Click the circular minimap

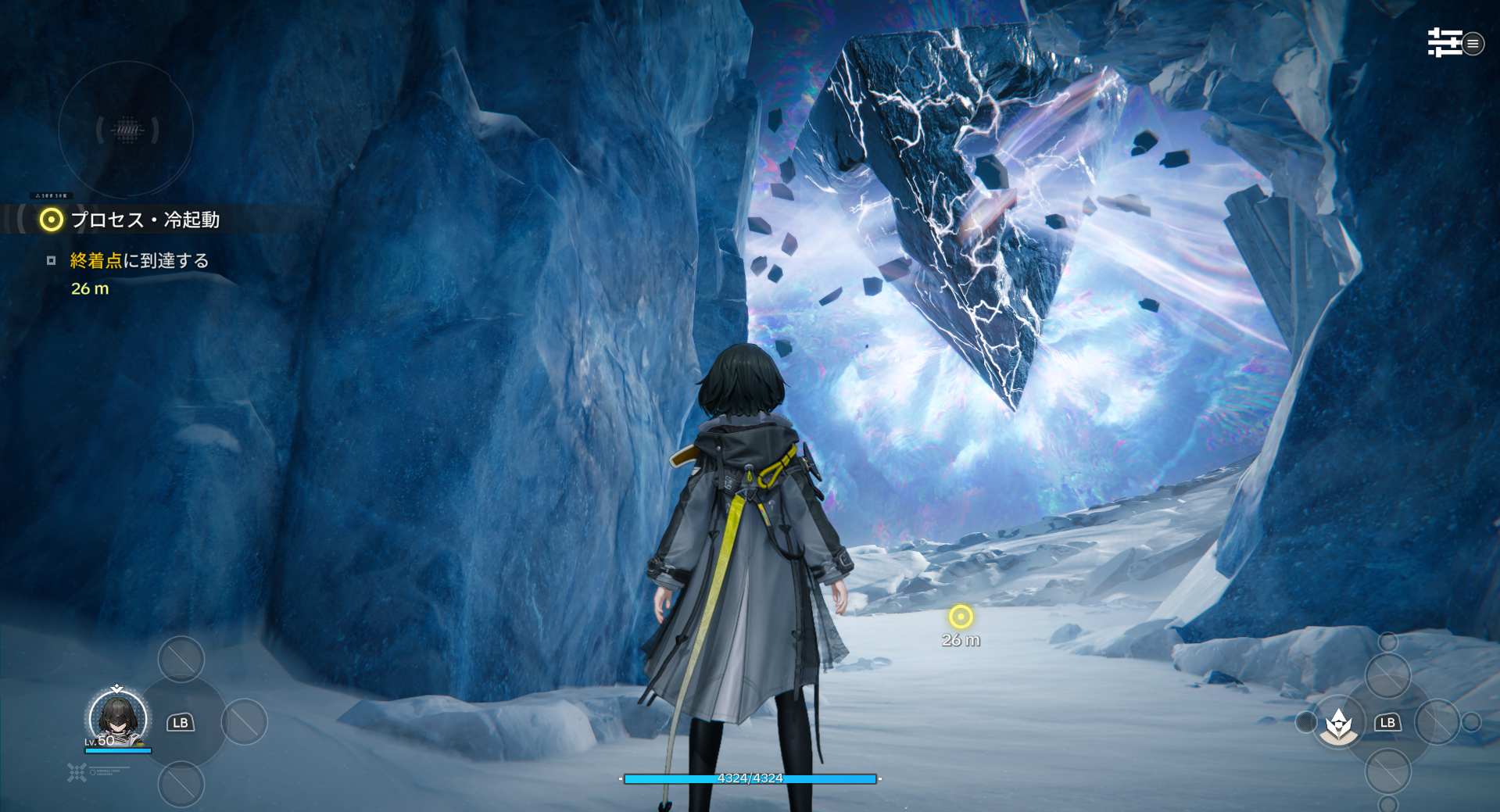(x=126, y=130)
